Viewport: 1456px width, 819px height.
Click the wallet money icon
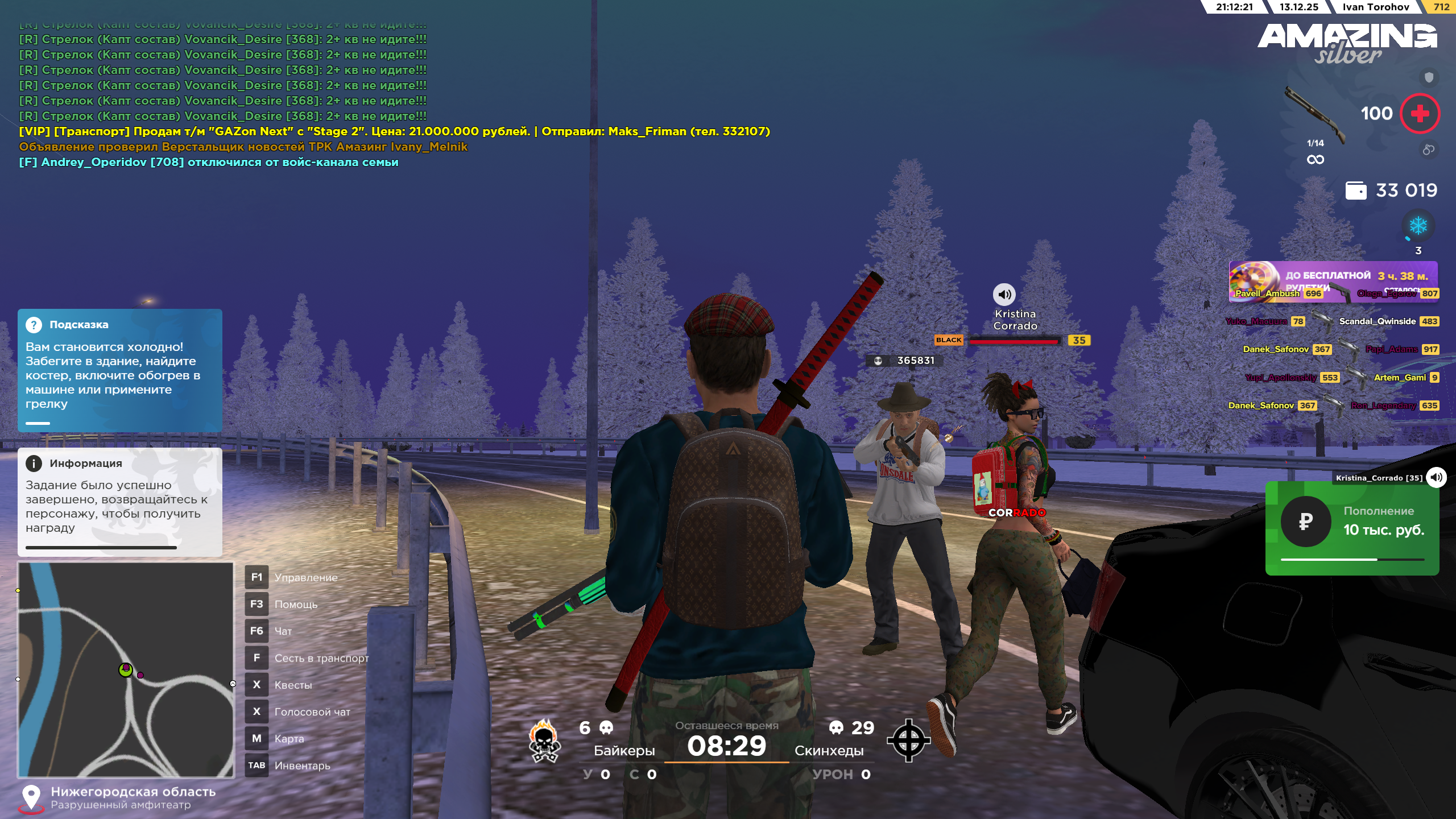pyautogui.click(x=1355, y=191)
